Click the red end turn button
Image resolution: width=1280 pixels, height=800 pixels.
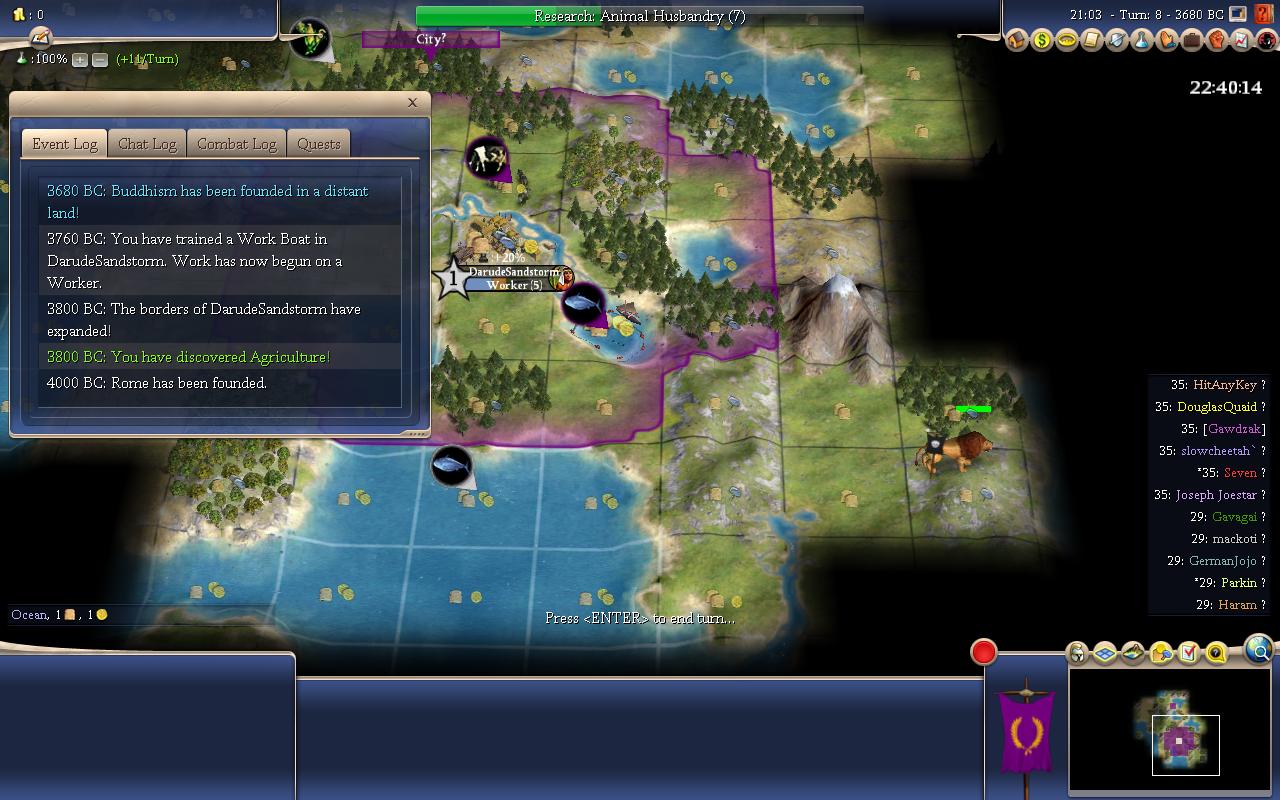[984, 652]
